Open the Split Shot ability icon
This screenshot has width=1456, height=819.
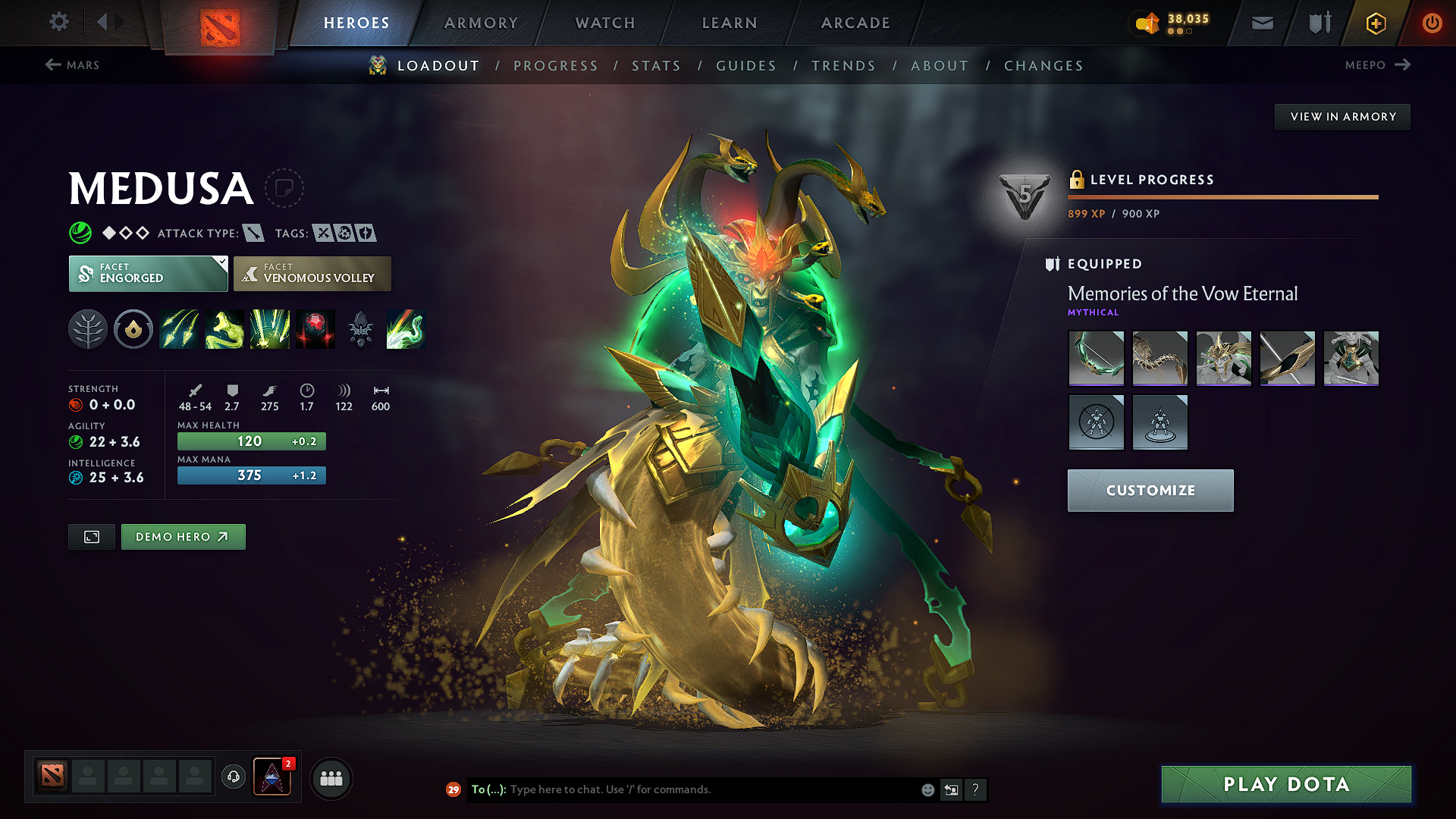click(179, 329)
